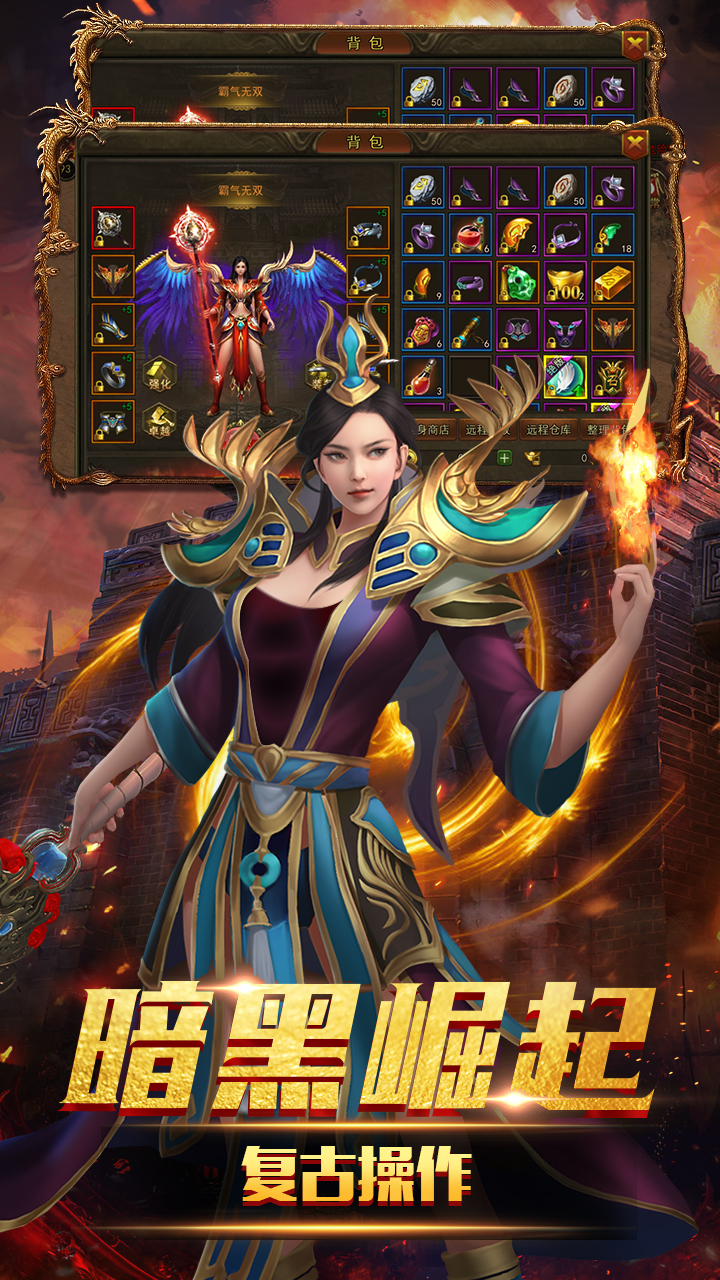Select the gold ingot stack marked 100

(x=565, y=283)
